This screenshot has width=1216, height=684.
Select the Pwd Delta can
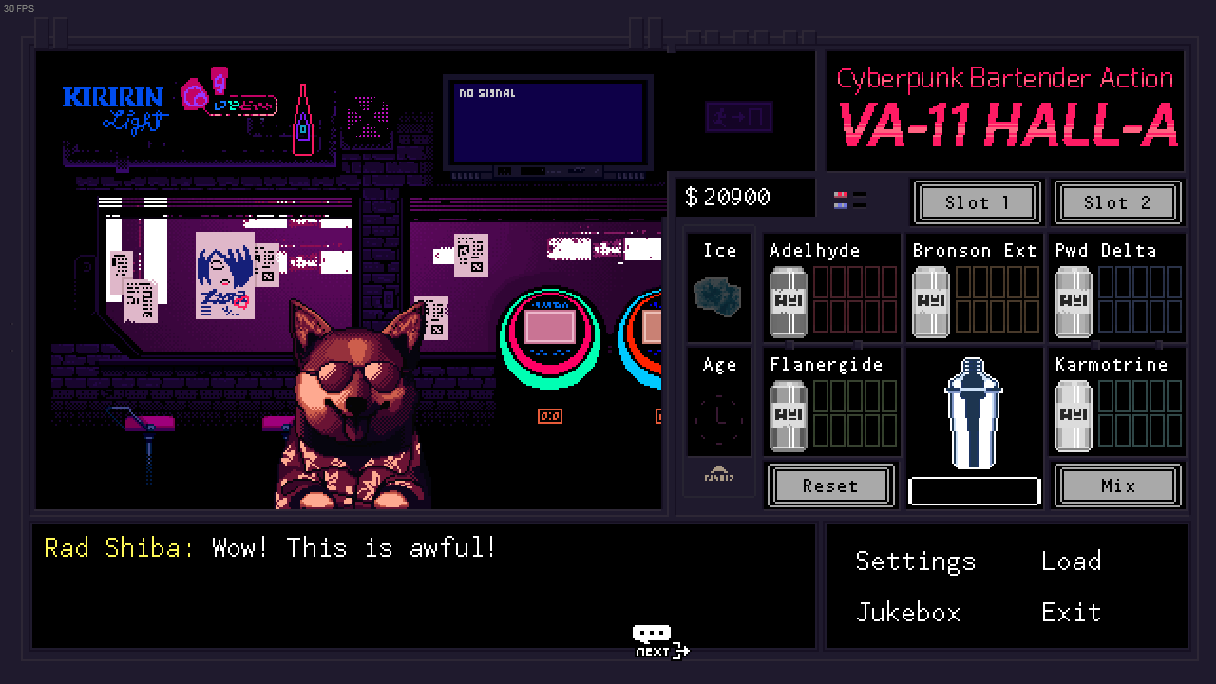[x=1074, y=301]
